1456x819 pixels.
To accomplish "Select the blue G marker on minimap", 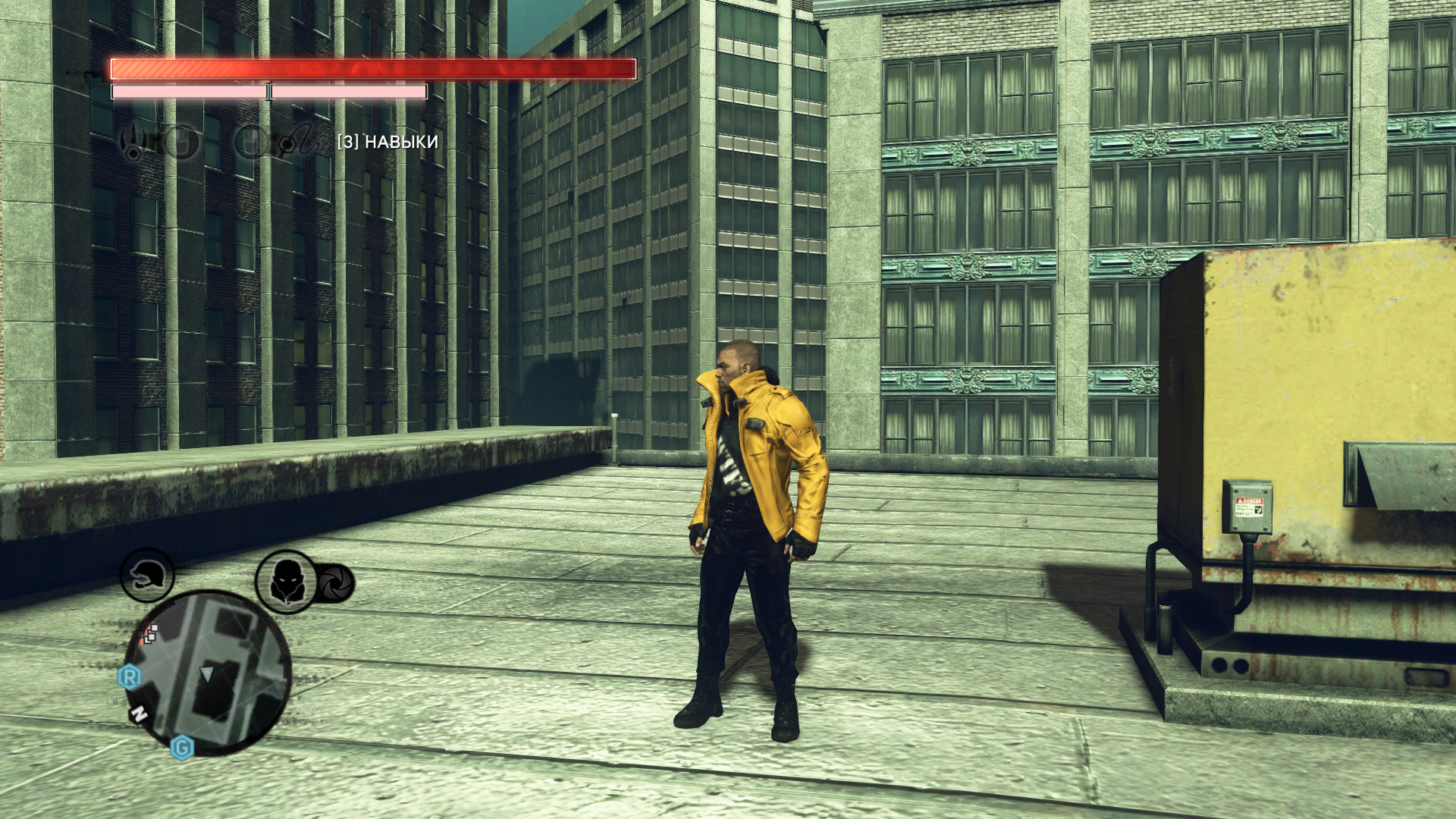I will tap(182, 748).
